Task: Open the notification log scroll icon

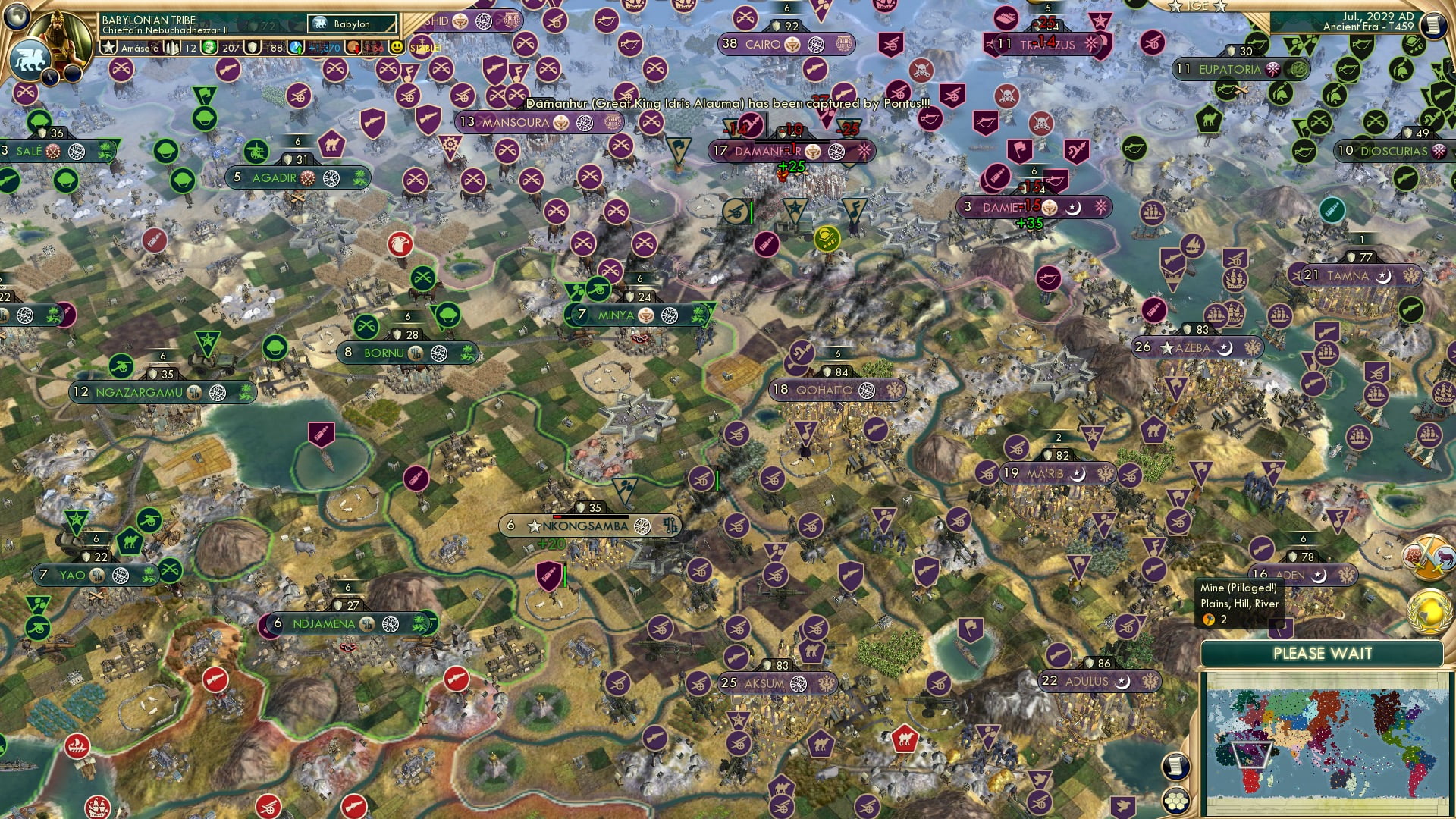Action: pyautogui.click(x=1176, y=764)
